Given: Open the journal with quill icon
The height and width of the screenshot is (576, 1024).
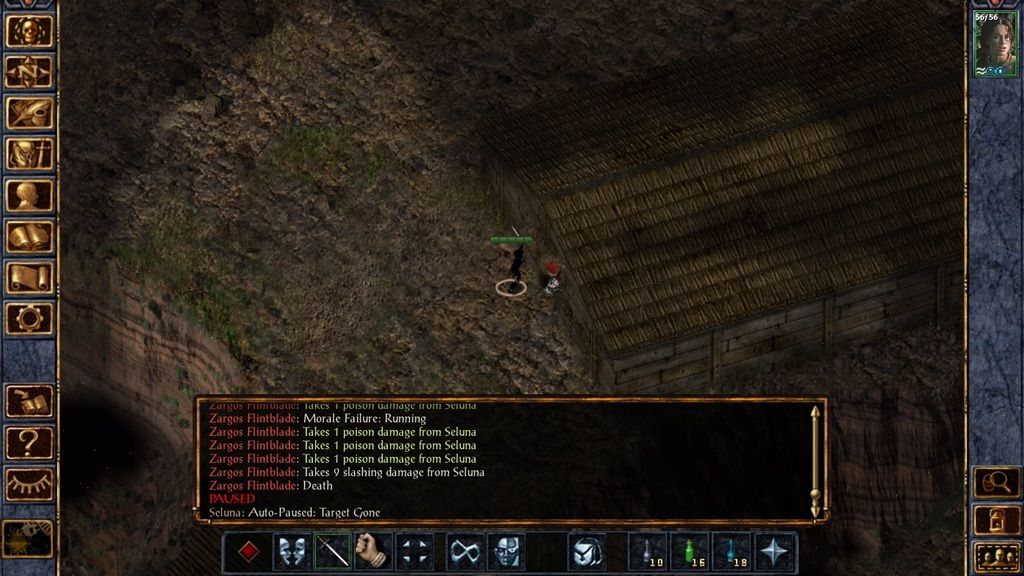Looking at the screenshot, I should click(x=29, y=112).
